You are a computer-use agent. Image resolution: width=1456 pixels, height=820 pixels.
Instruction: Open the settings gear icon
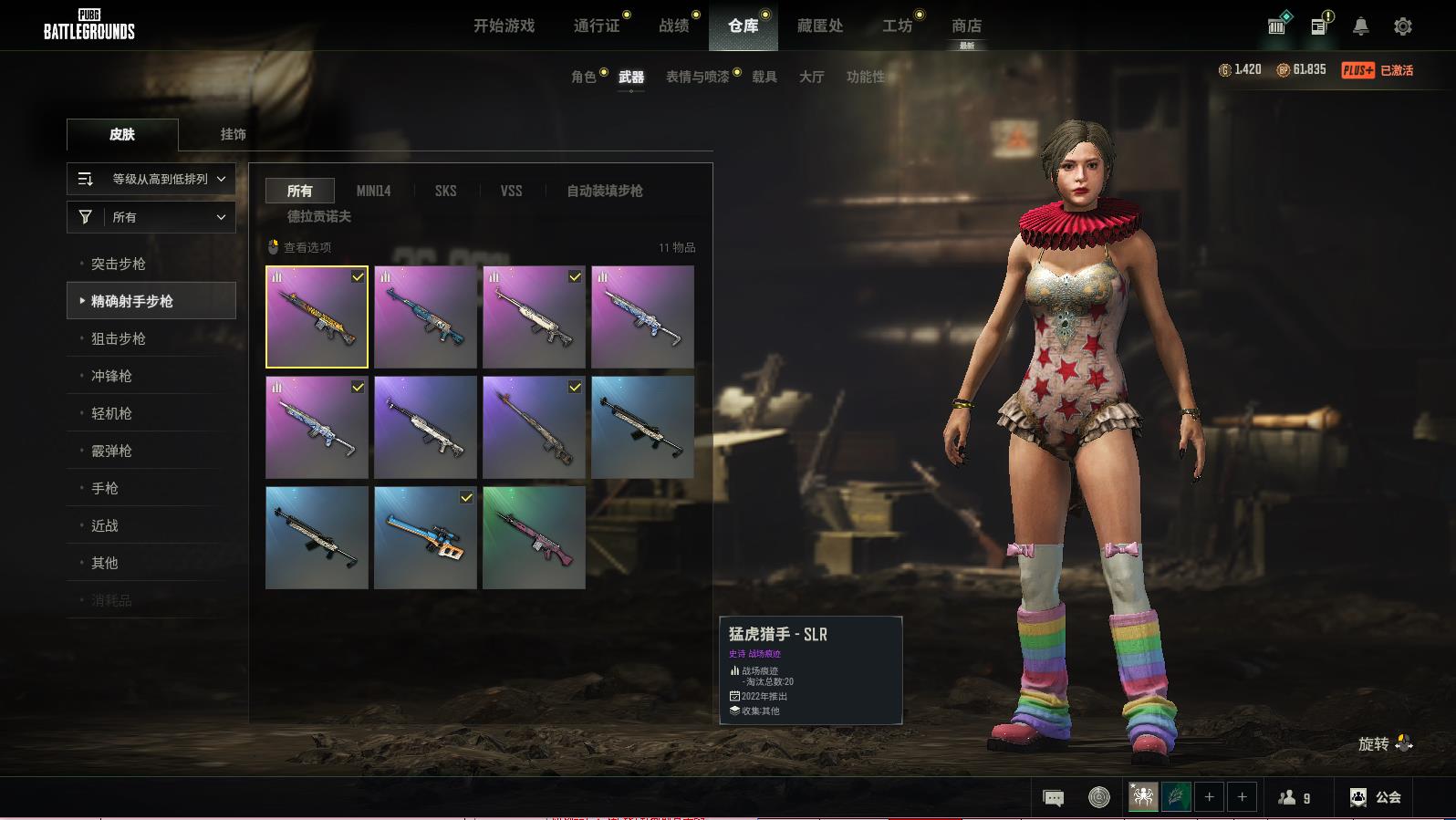(1403, 26)
